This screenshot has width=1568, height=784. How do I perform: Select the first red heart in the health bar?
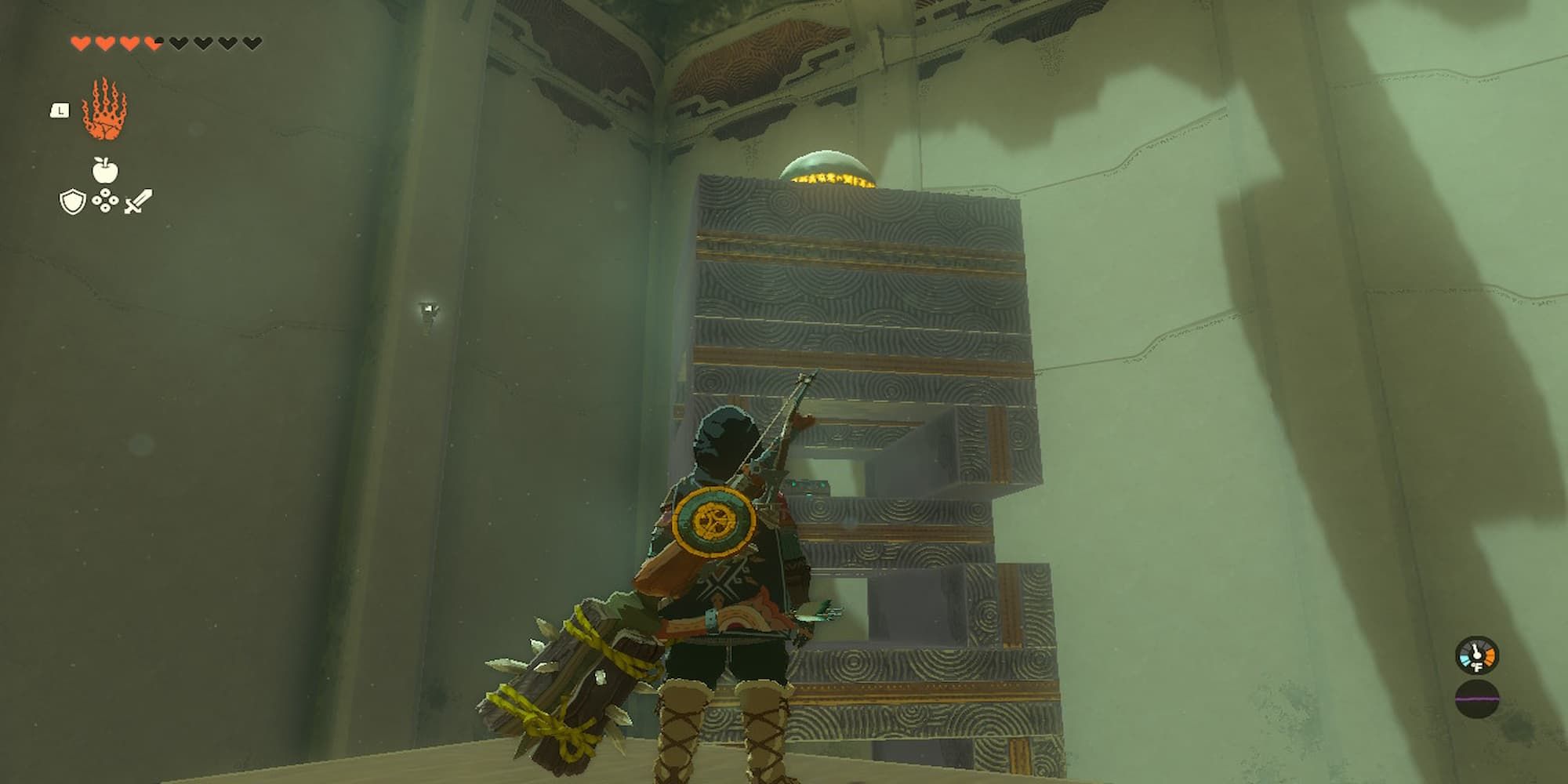[x=80, y=43]
